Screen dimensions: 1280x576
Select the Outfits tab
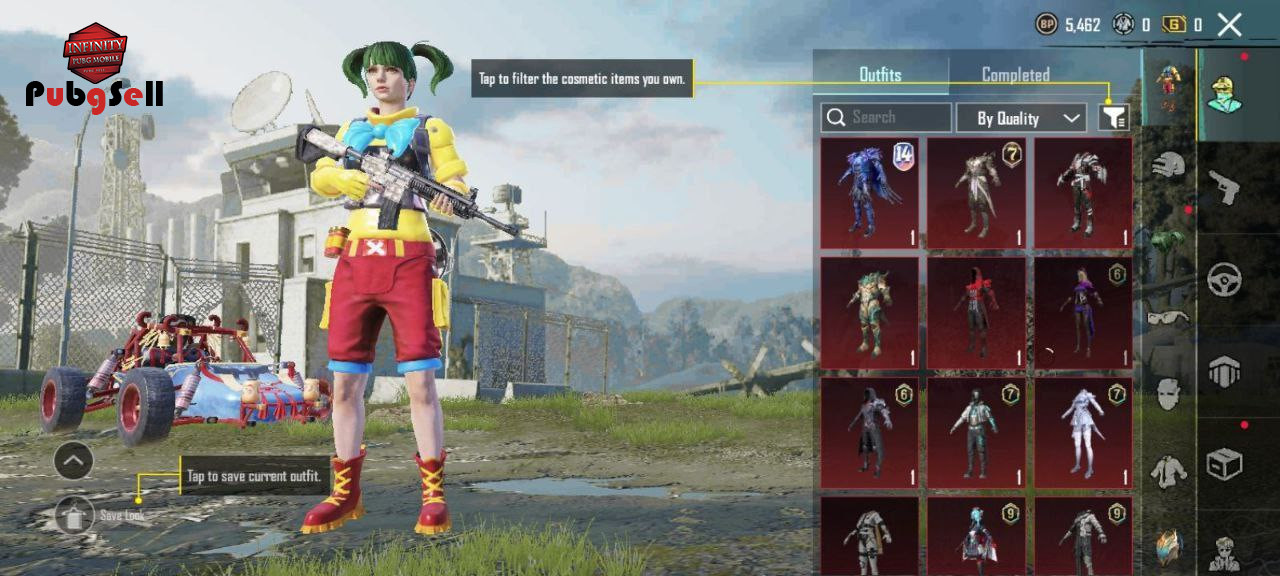point(880,75)
